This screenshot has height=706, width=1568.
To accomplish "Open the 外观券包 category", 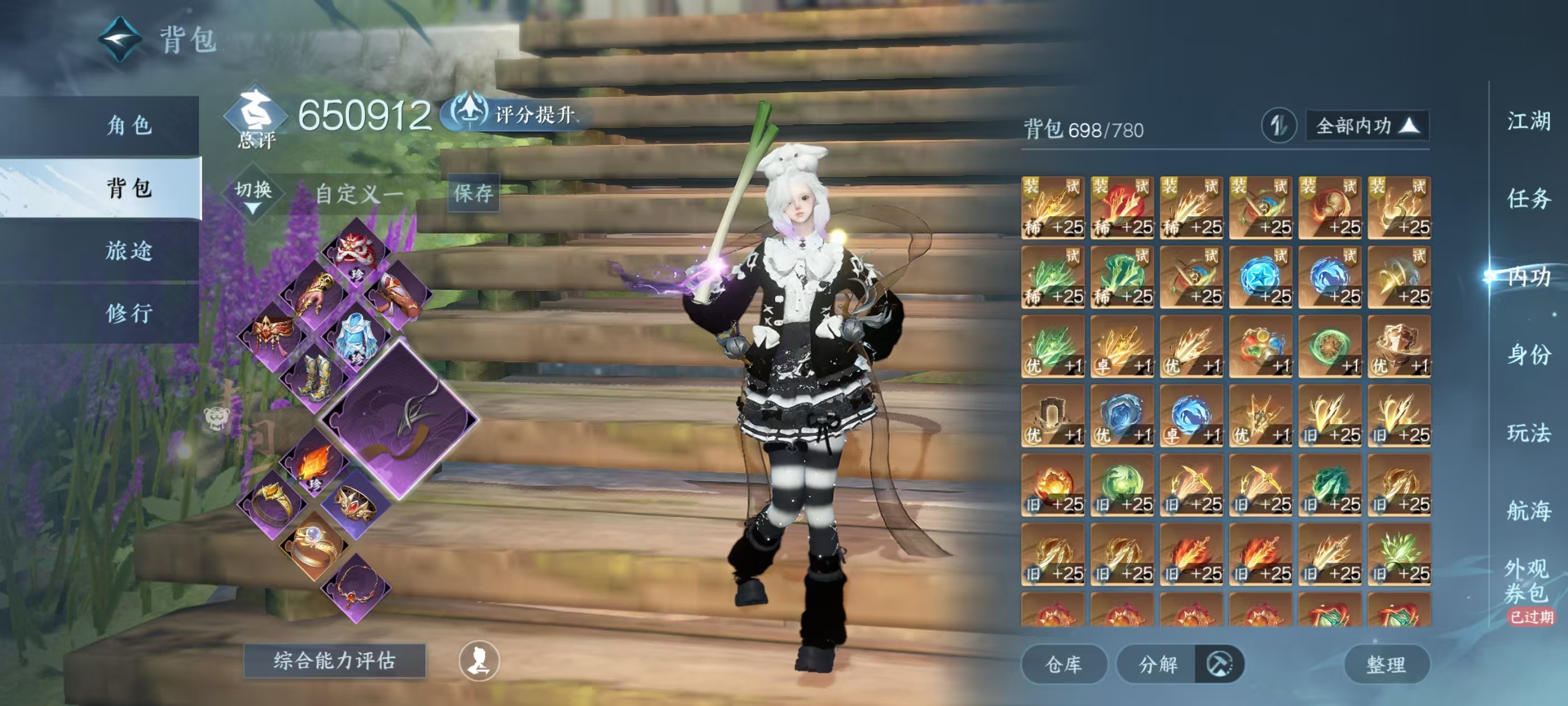I will 1527,580.
